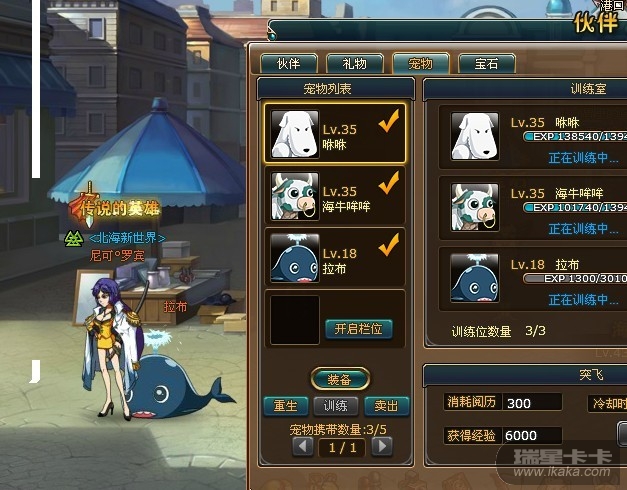Select the 宠物 tab
The image size is (627, 490).
point(421,64)
